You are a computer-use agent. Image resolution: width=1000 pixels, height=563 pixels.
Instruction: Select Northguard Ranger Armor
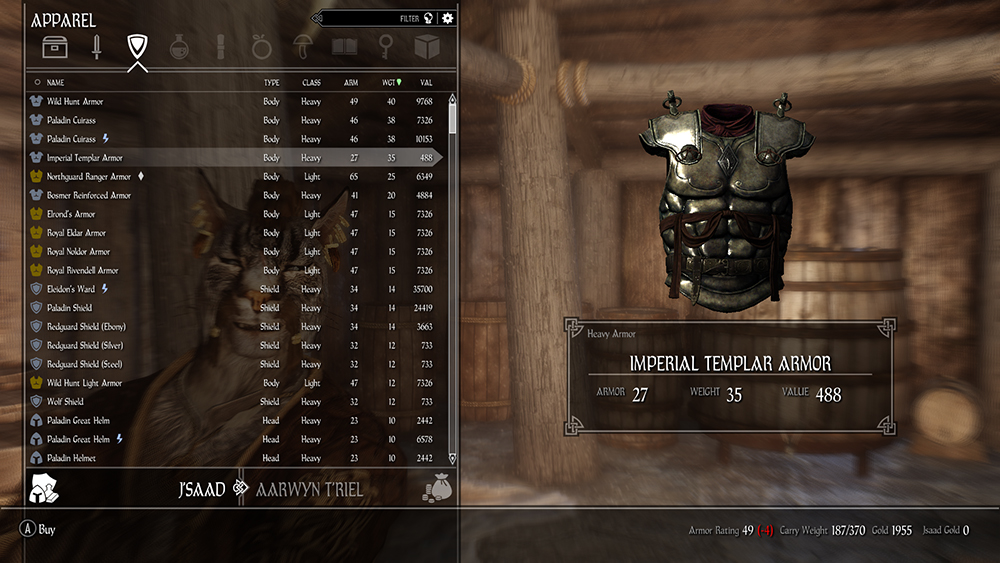[89, 177]
